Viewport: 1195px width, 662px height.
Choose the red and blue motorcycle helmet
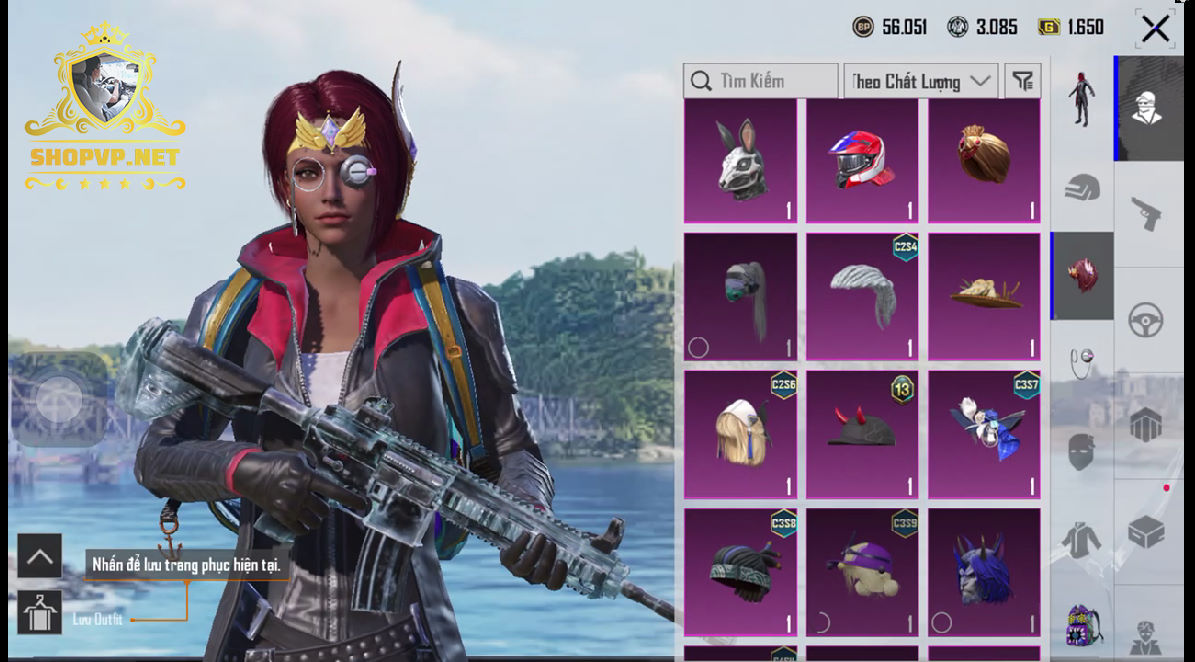(862, 160)
